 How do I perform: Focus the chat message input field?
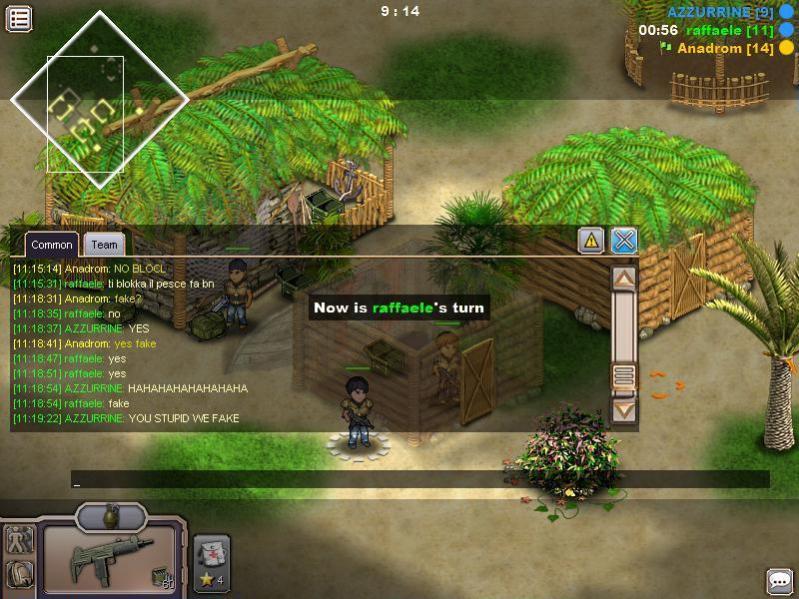click(x=420, y=480)
